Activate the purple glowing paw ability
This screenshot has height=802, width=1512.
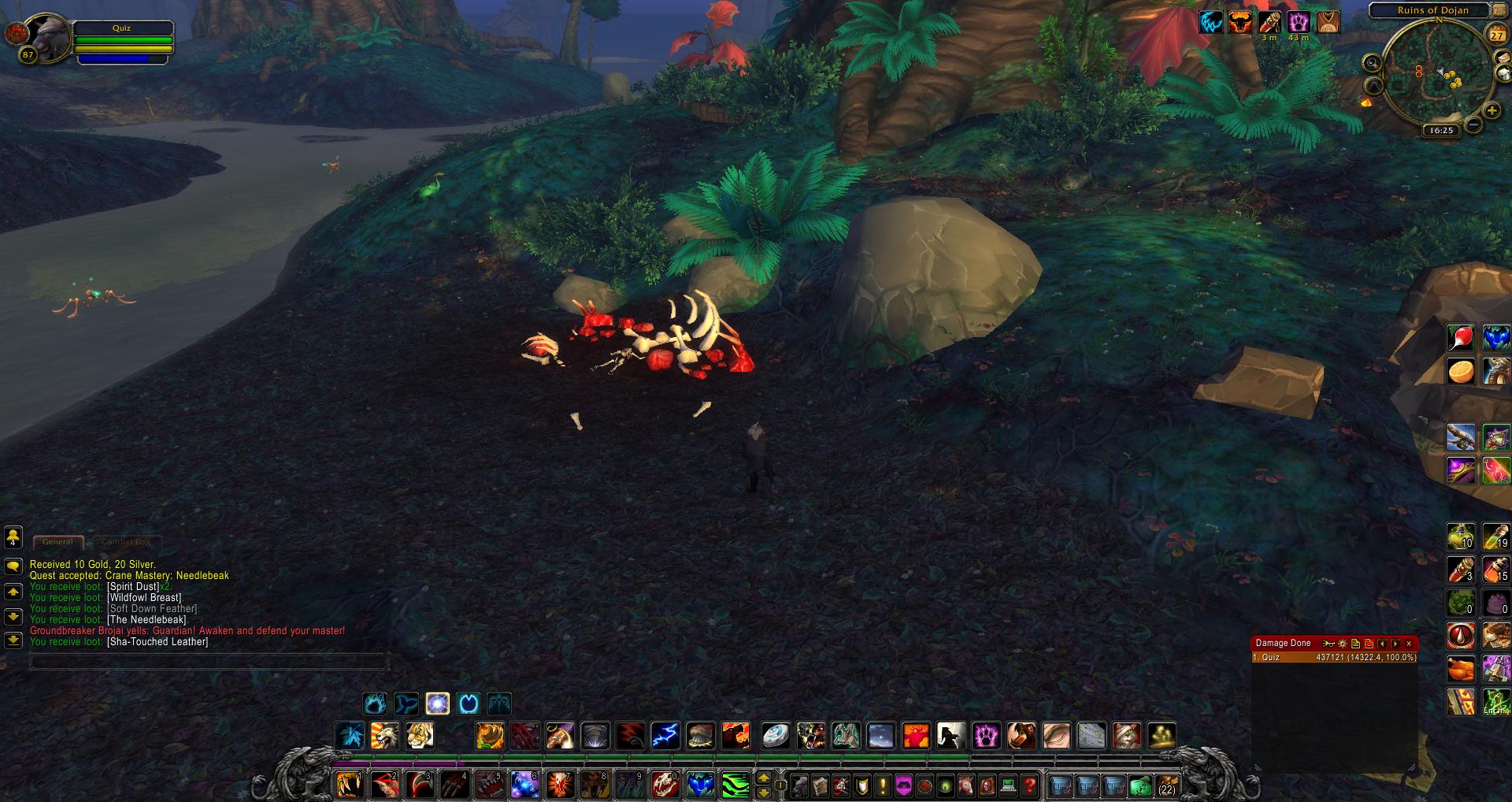click(986, 736)
